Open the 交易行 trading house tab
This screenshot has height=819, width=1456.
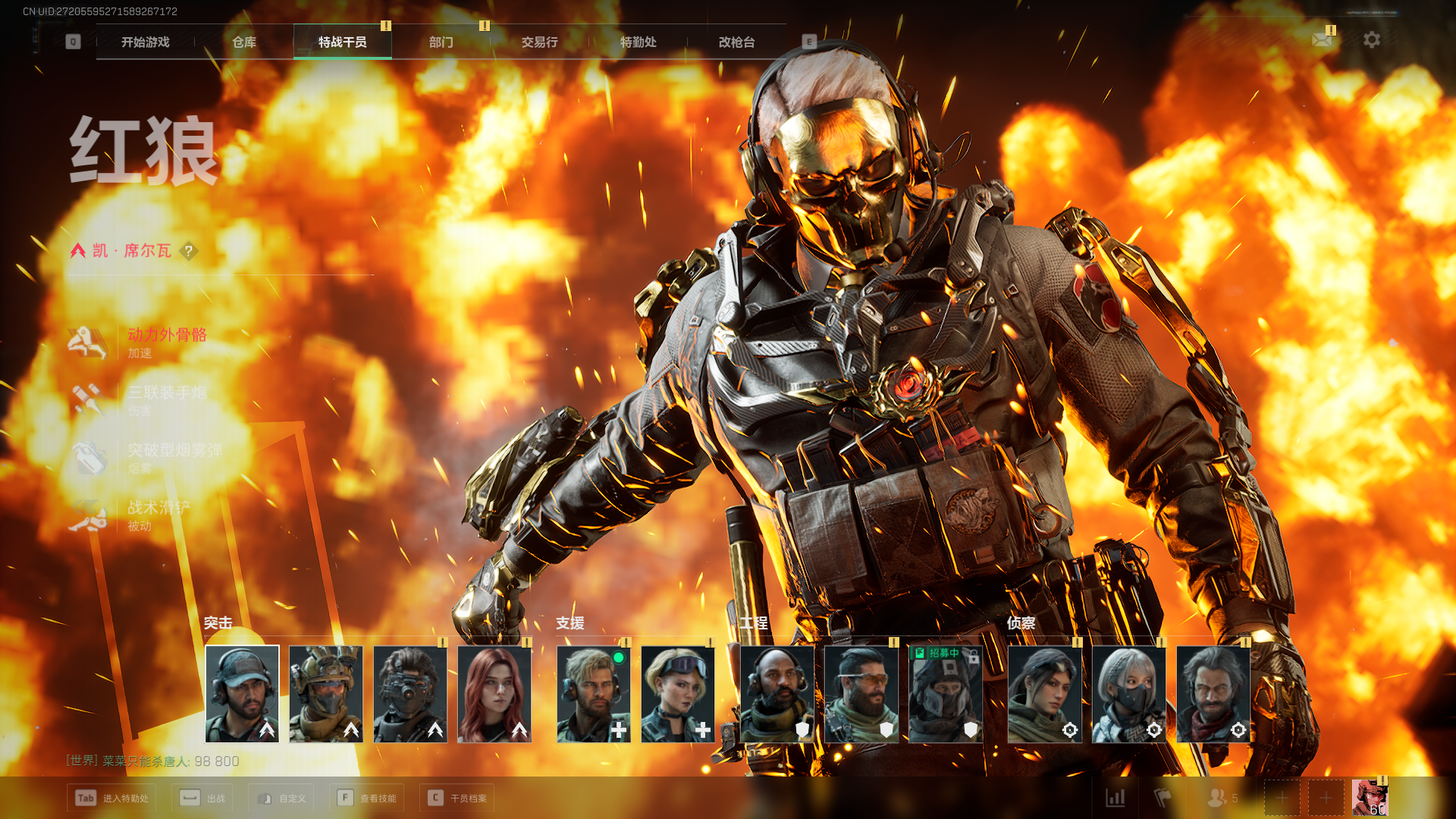click(539, 42)
